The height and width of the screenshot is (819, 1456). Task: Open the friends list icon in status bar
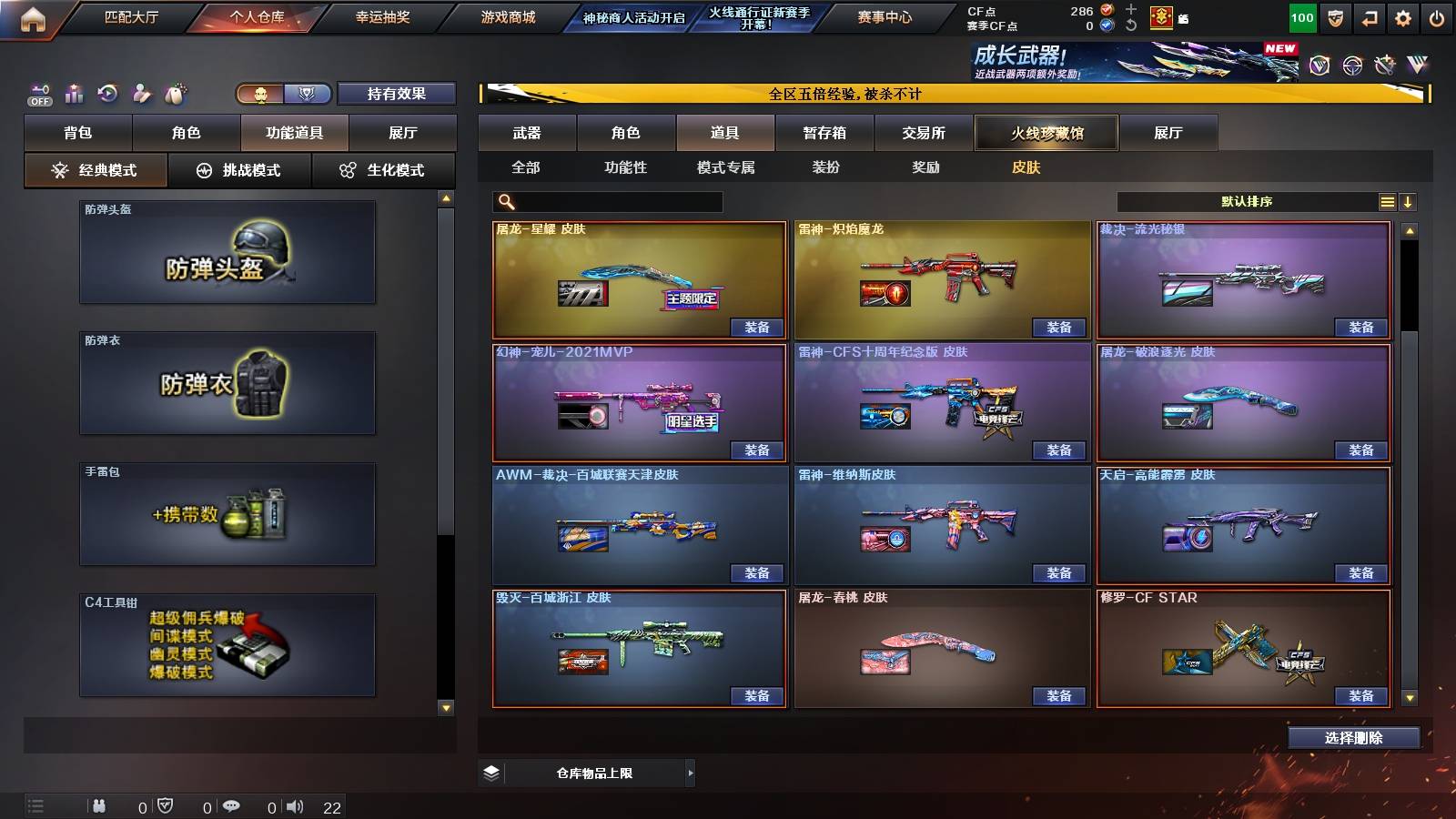(x=100, y=807)
